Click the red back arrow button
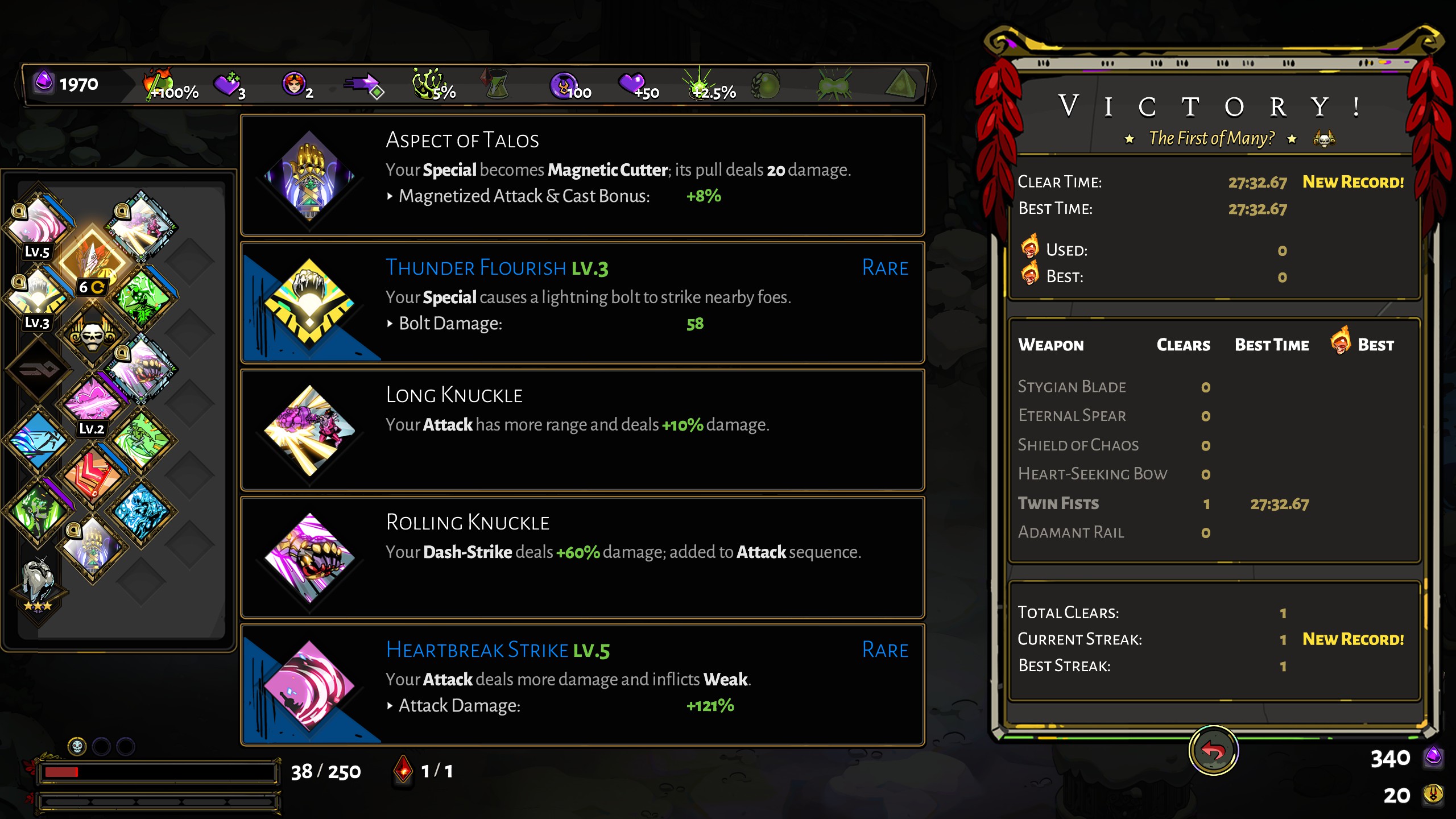Image resolution: width=1456 pixels, height=819 pixels. click(x=1213, y=751)
